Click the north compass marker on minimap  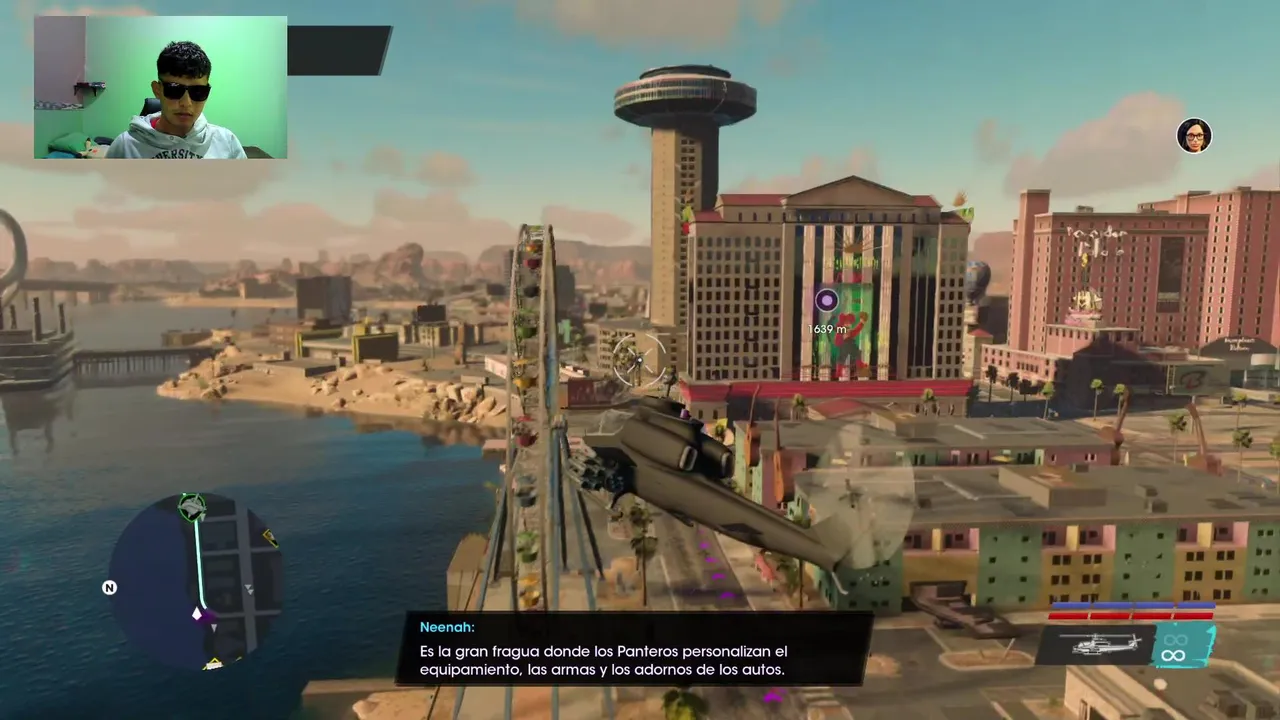click(x=110, y=588)
